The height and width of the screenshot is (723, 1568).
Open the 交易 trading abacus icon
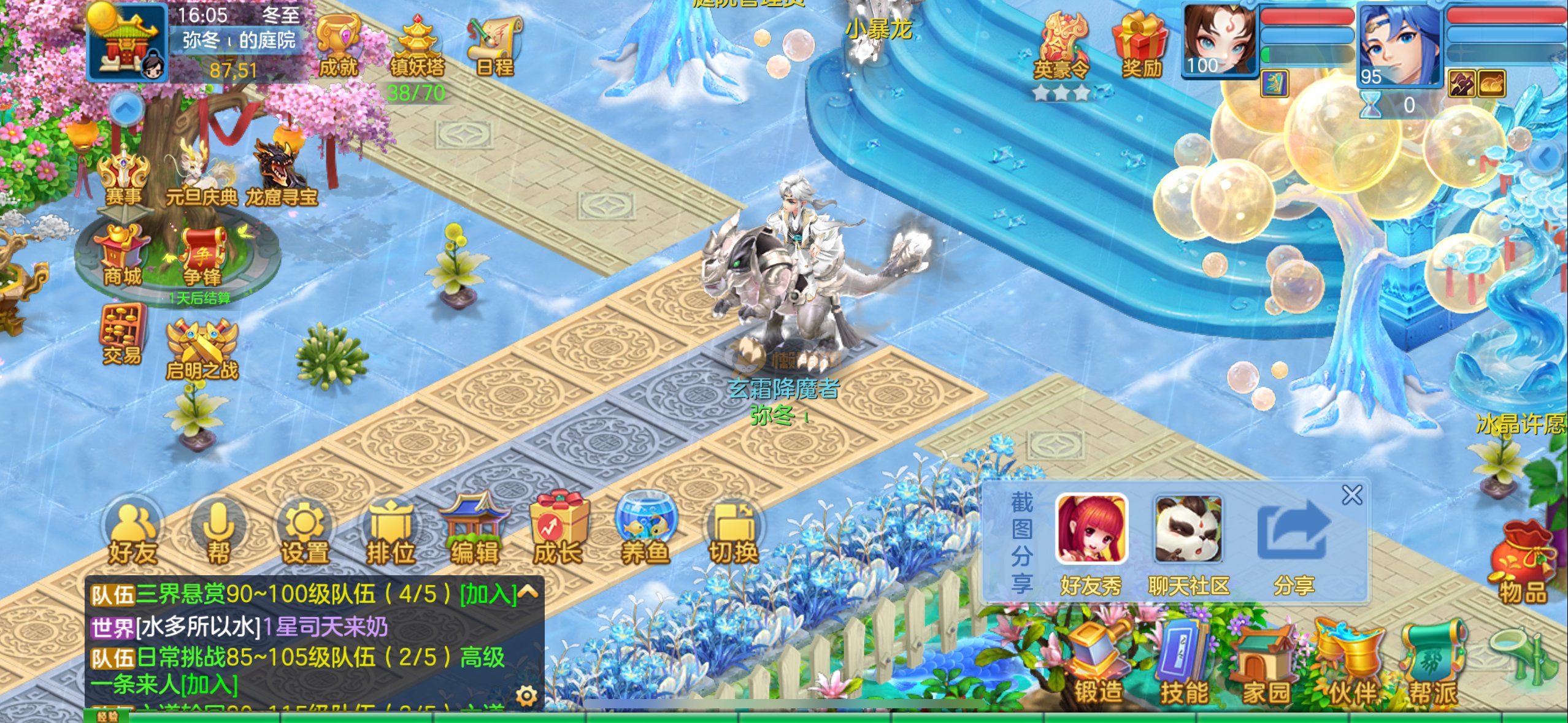tap(122, 335)
